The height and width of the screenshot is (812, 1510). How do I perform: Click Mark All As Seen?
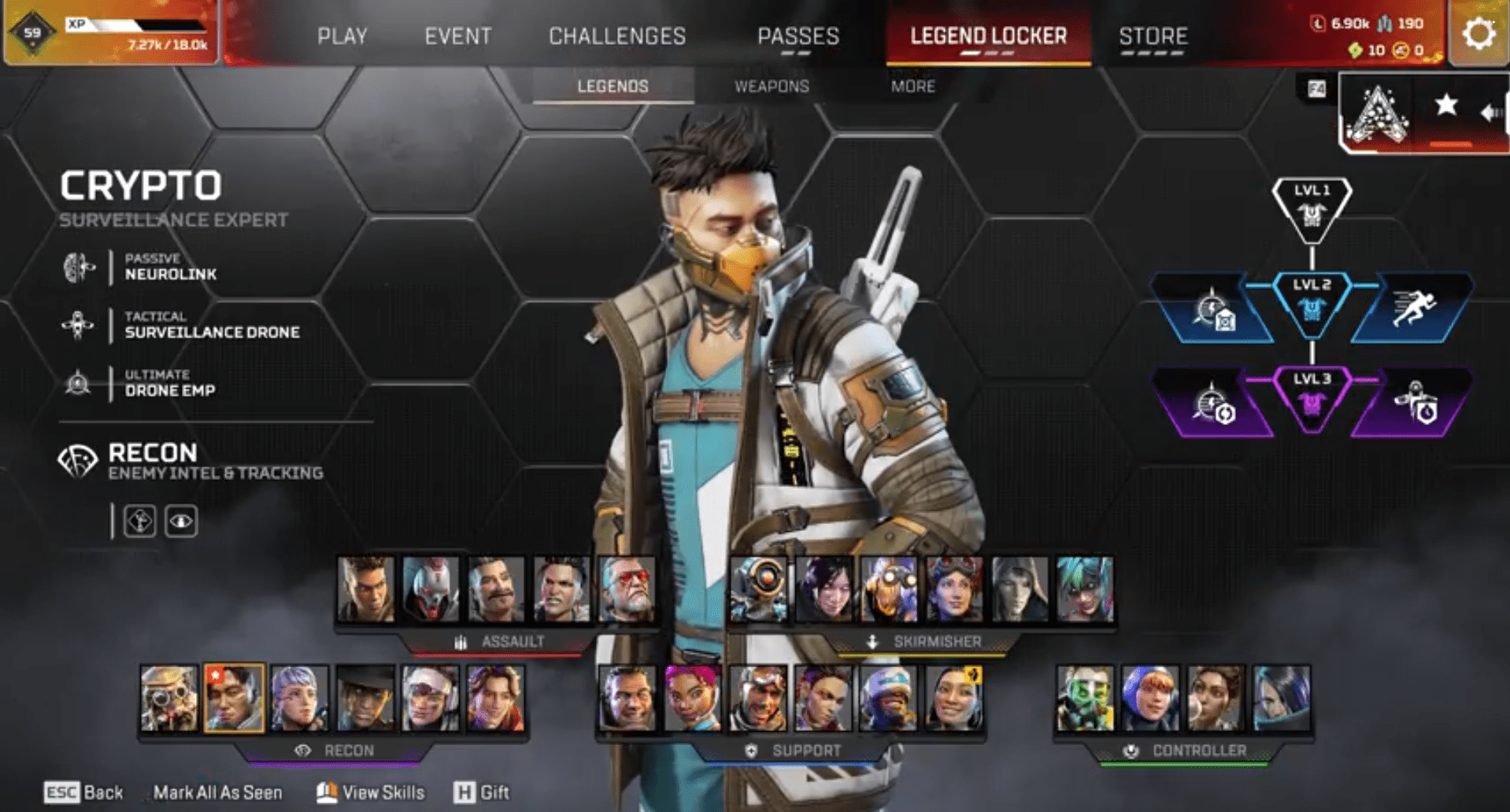click(219, 792)
